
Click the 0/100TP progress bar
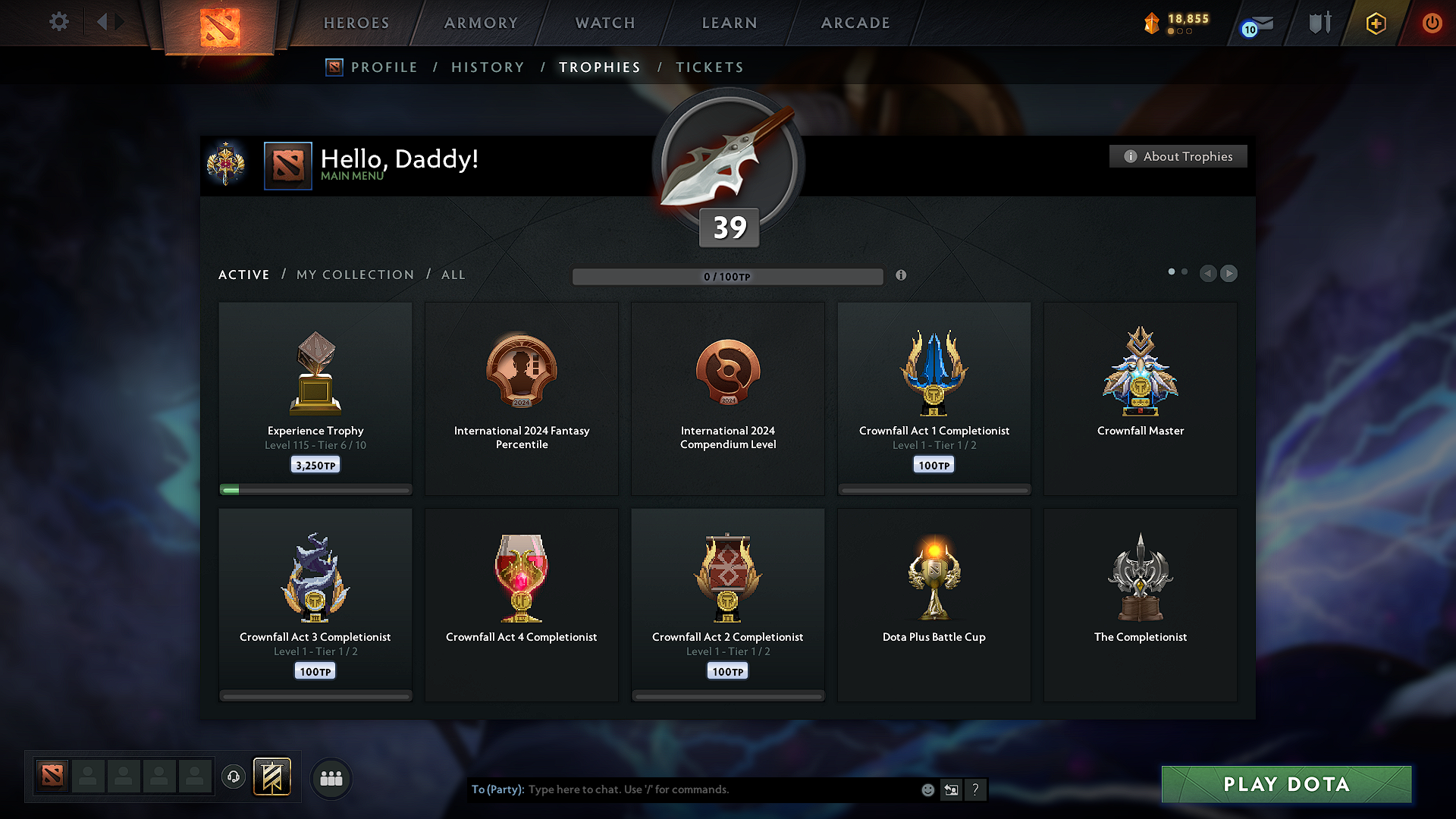(x=728, y=277)
